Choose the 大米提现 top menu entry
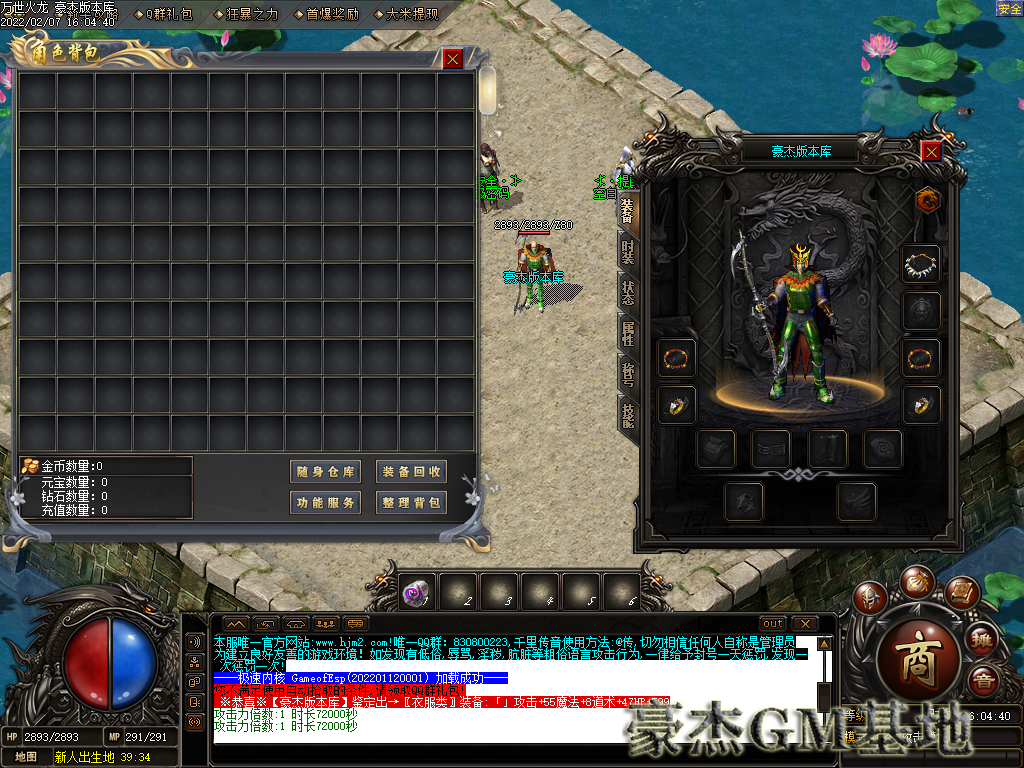 406,15
